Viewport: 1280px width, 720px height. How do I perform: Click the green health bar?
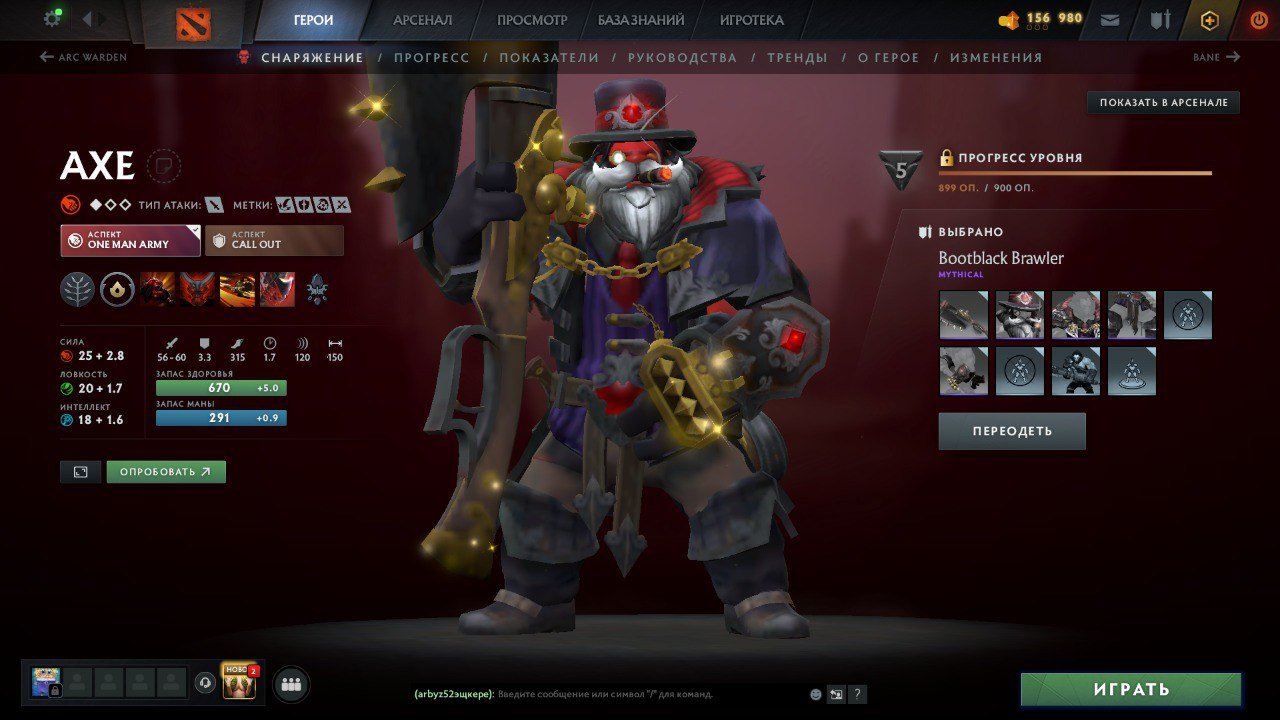pyautogui.click(x=220, y=387)
